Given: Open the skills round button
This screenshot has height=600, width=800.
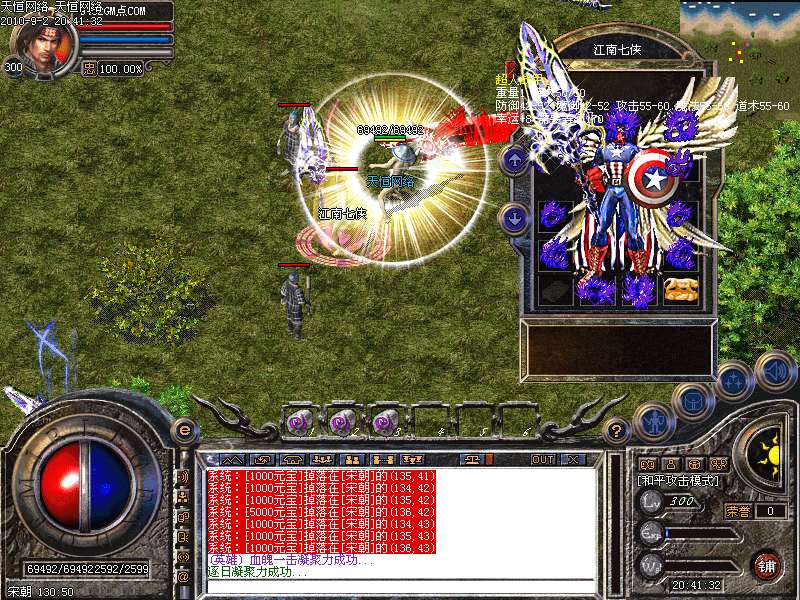Looking at the screenshot, I should coord(736,380).
